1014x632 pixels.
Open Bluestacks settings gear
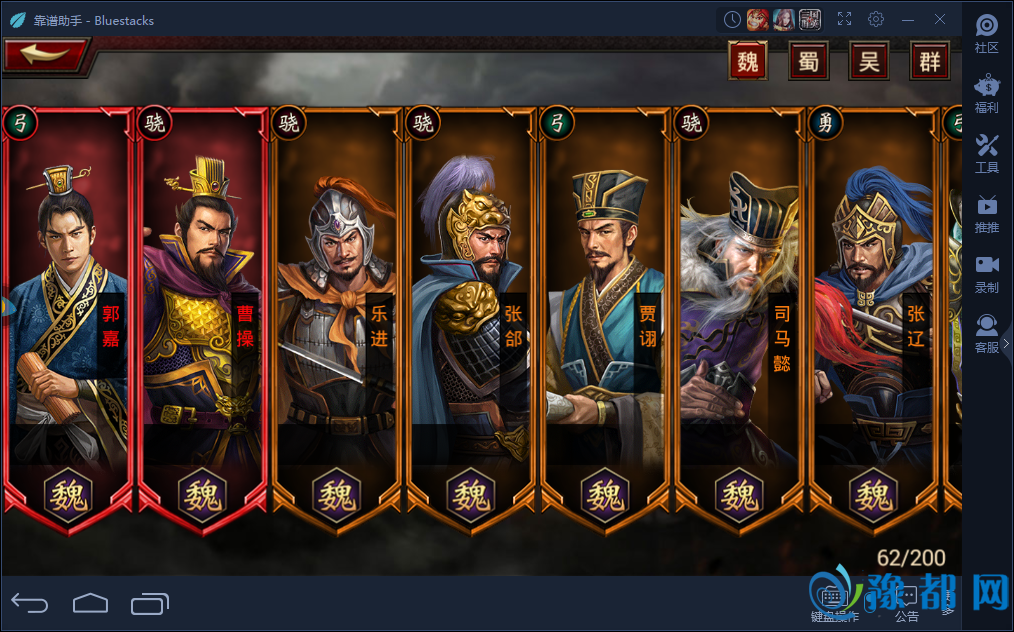click(876, 19)
